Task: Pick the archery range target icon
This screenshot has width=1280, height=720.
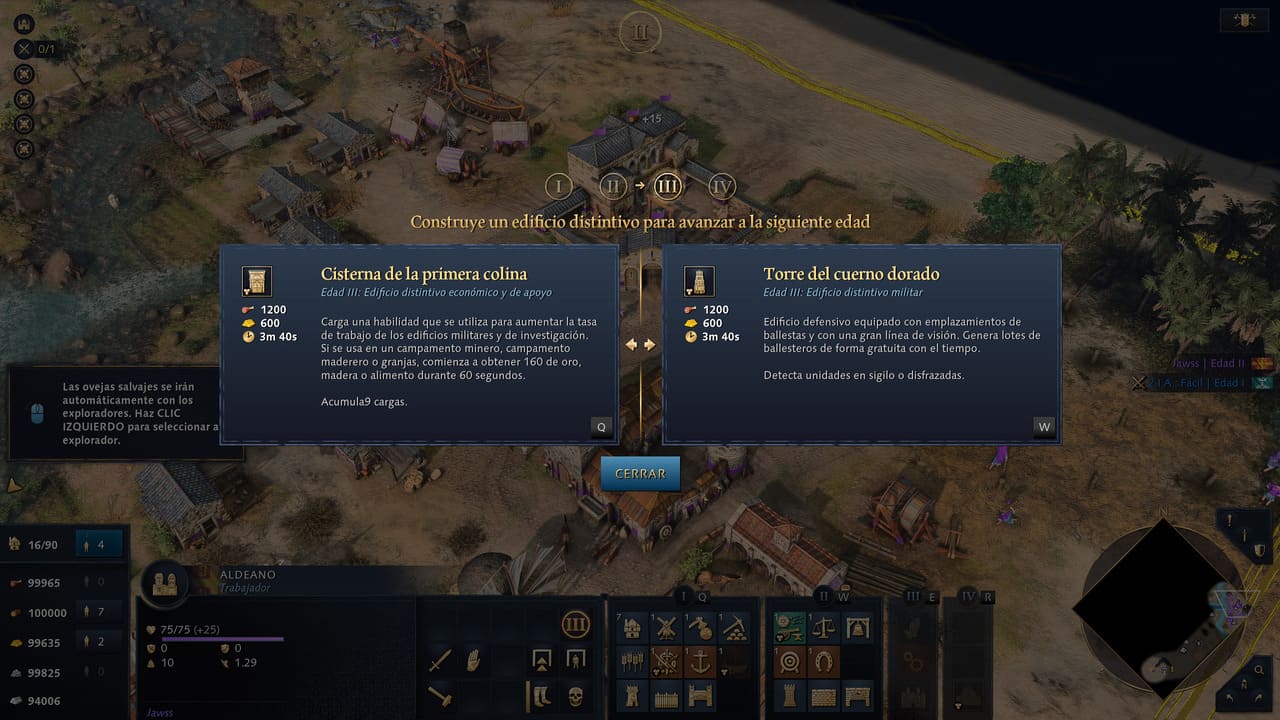Action: (x=790, y=661)
